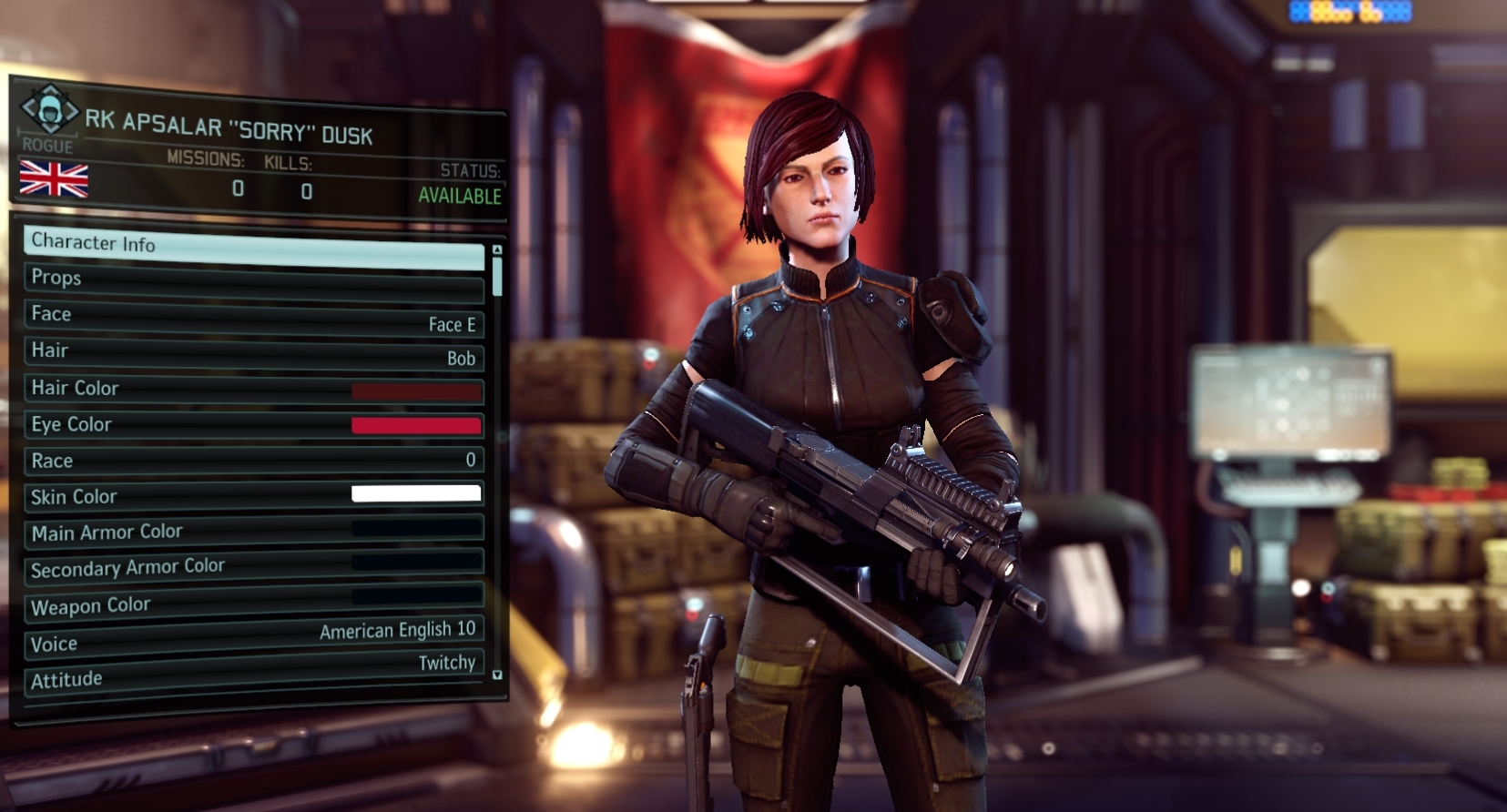Click the scrollbar down arrow

pos(496,674)
